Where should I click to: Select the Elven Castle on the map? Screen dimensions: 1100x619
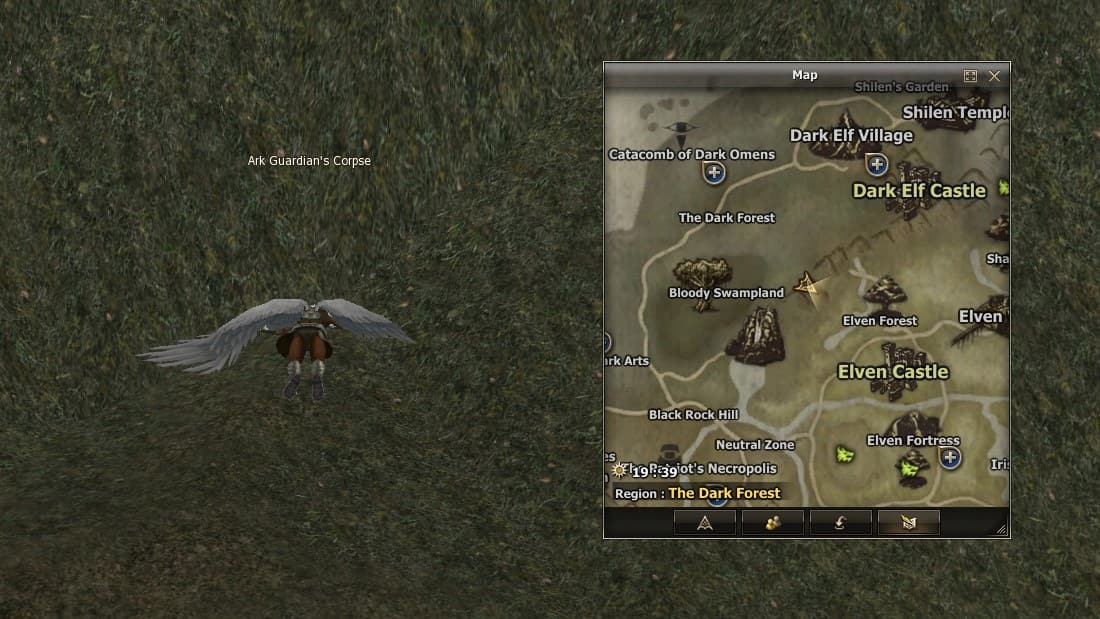click(x=893, y=372)
